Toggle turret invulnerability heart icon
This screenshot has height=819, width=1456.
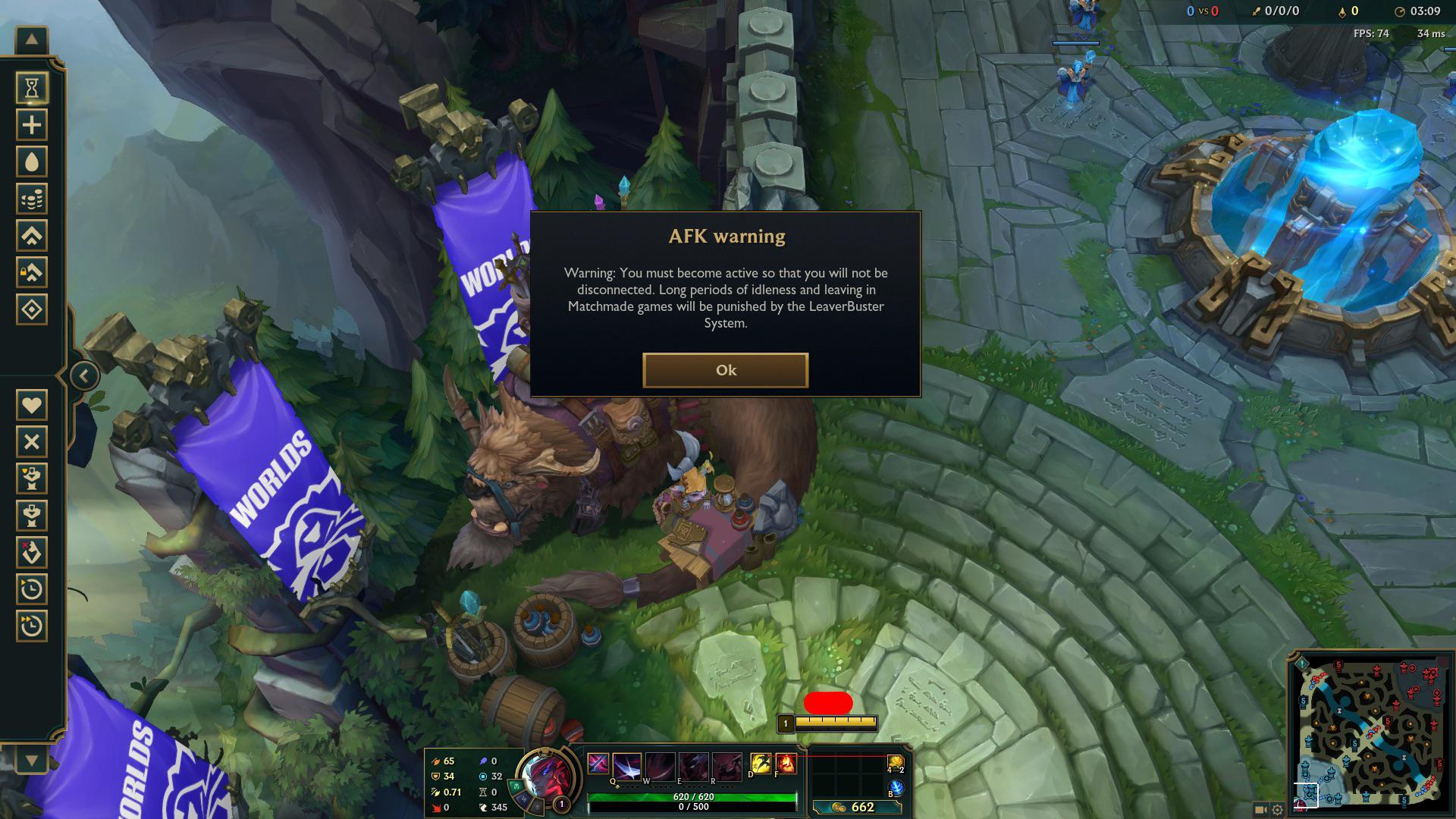[31, 406]
